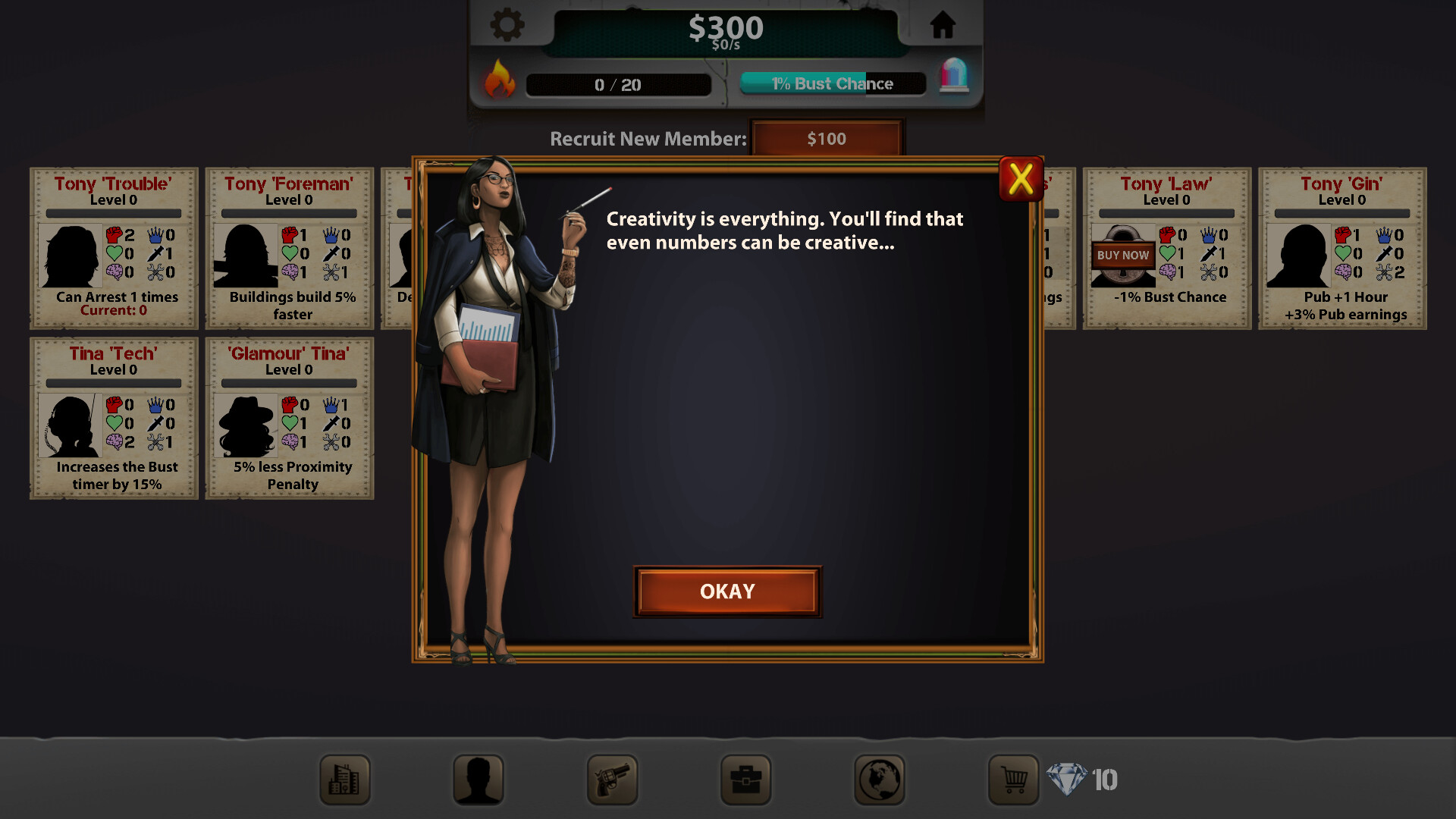Select the crew member icon
Screen dimensions: 1456x819
(479, 780)
